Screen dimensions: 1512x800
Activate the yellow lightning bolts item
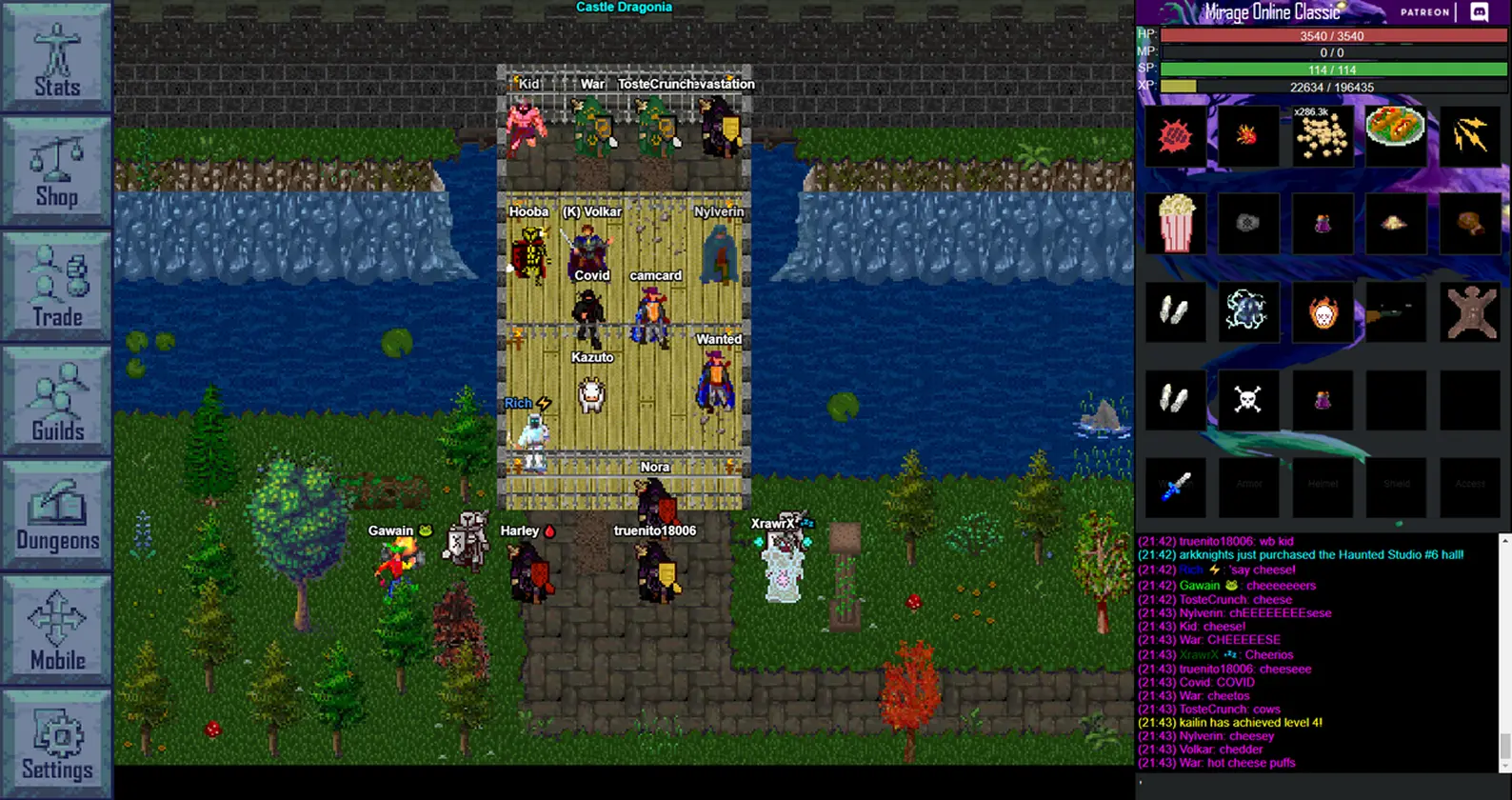1470,135
